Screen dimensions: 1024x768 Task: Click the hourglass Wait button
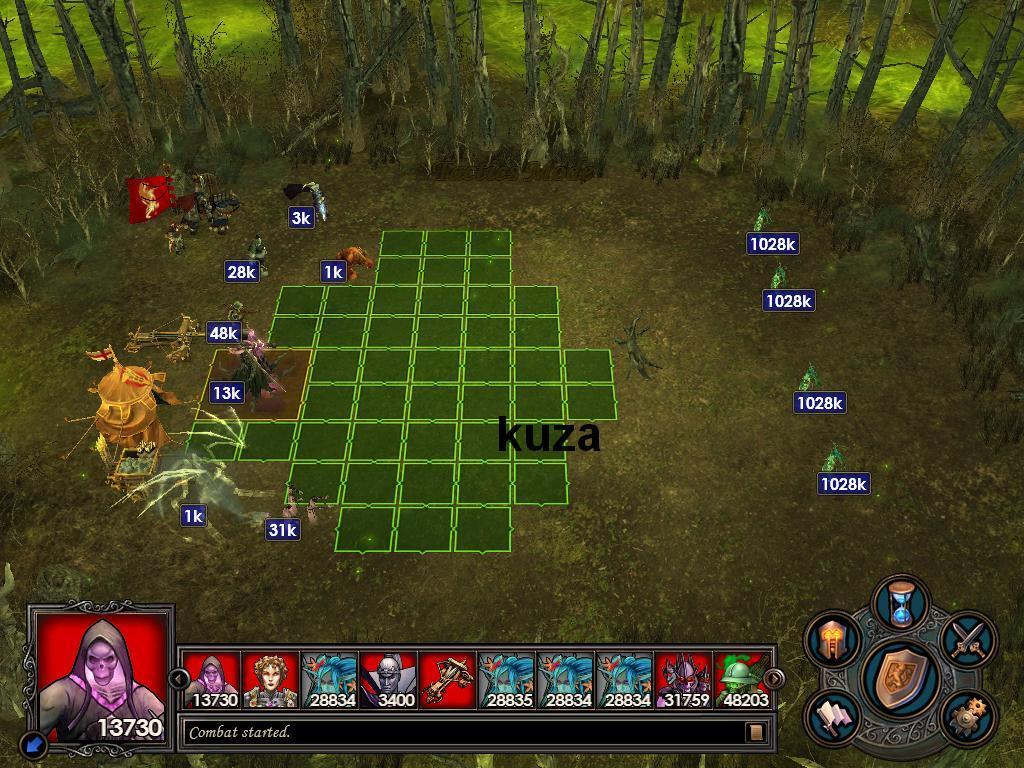[901, 602]
